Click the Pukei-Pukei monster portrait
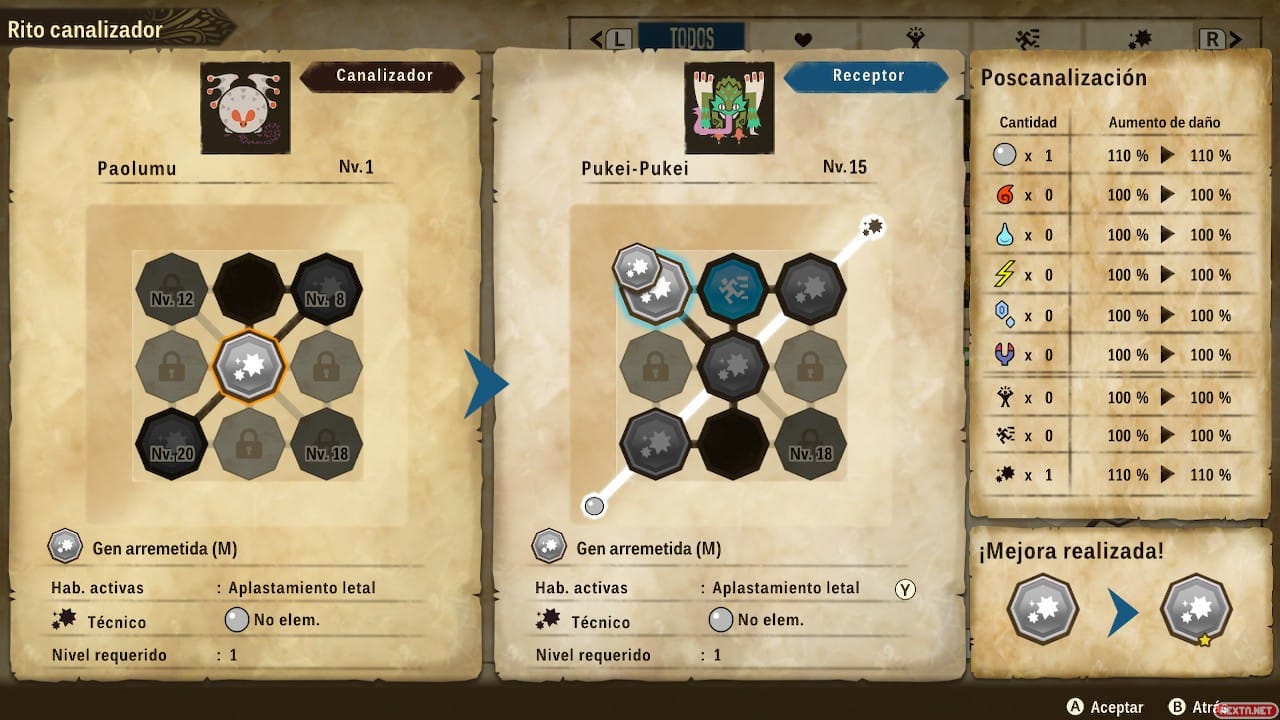 pos(729,107)
